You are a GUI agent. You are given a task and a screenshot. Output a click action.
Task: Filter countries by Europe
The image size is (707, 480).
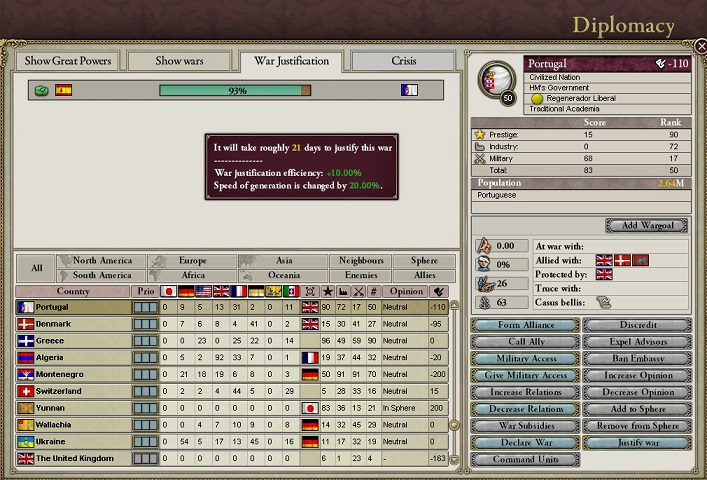point(192,261)
